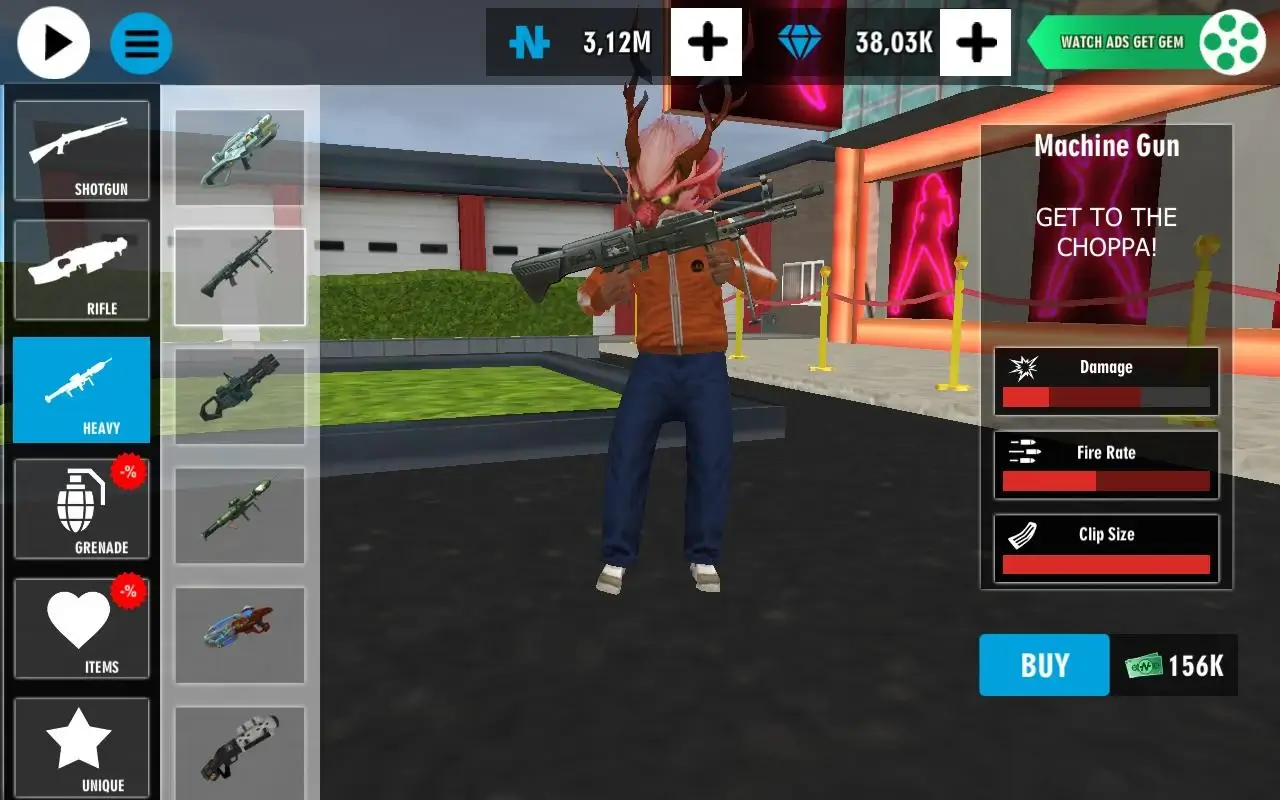Select the Heavy weapons category
This screenshot has height=800, width=1280.
[x=81, y=389]
